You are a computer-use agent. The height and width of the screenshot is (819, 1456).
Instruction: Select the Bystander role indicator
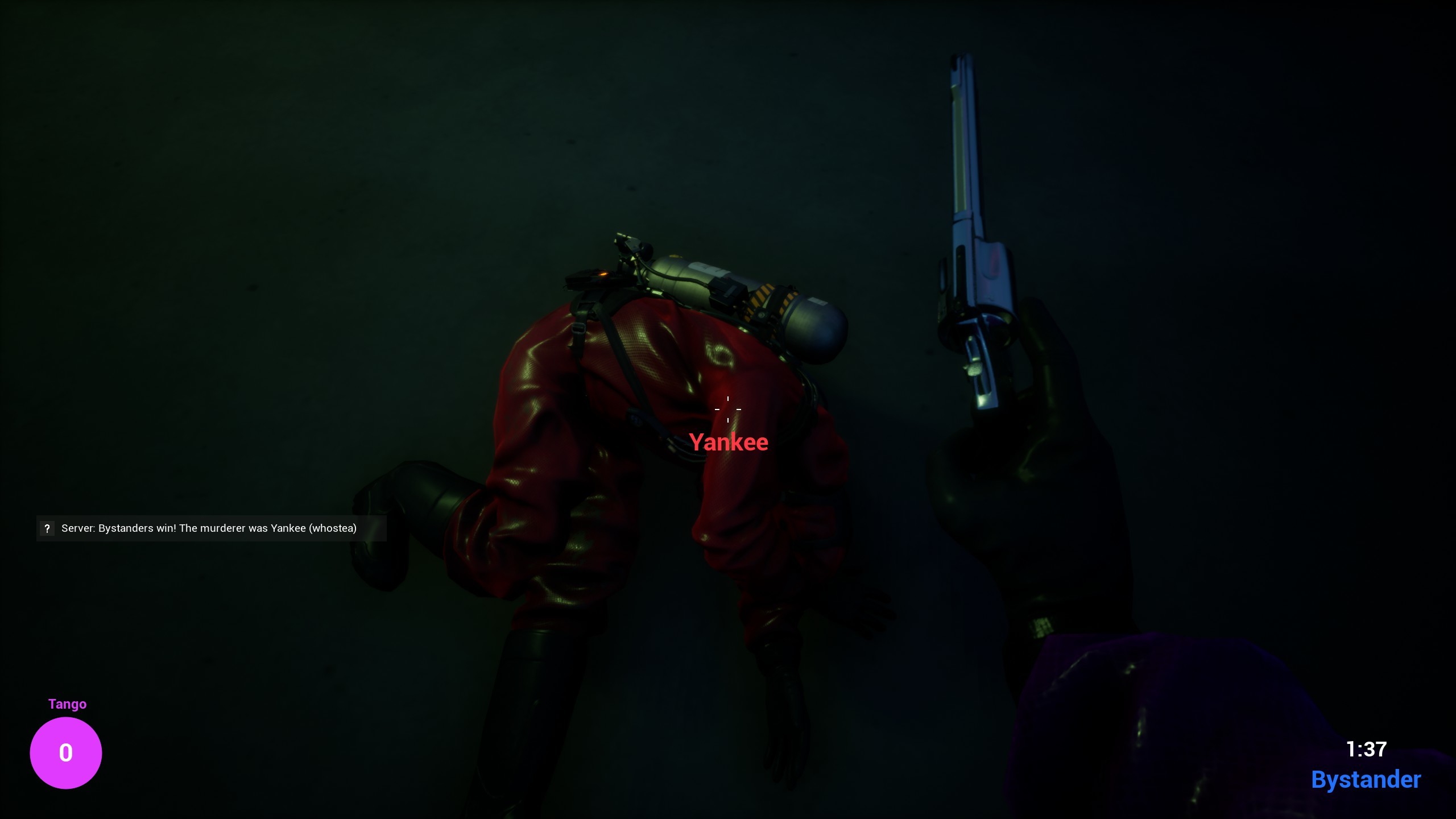pos(1367,779)
